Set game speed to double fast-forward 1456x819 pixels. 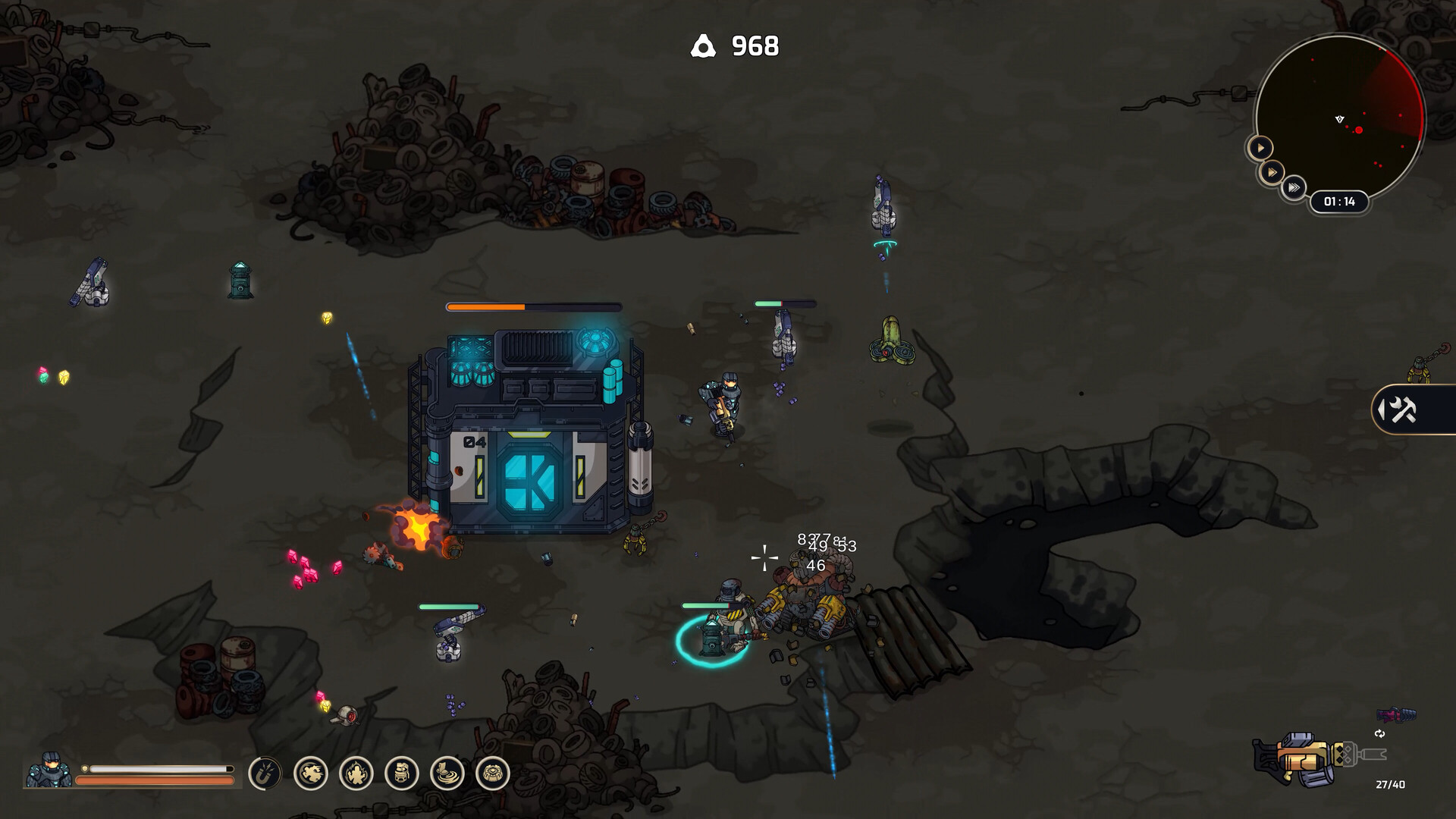tap(1273, 172)
